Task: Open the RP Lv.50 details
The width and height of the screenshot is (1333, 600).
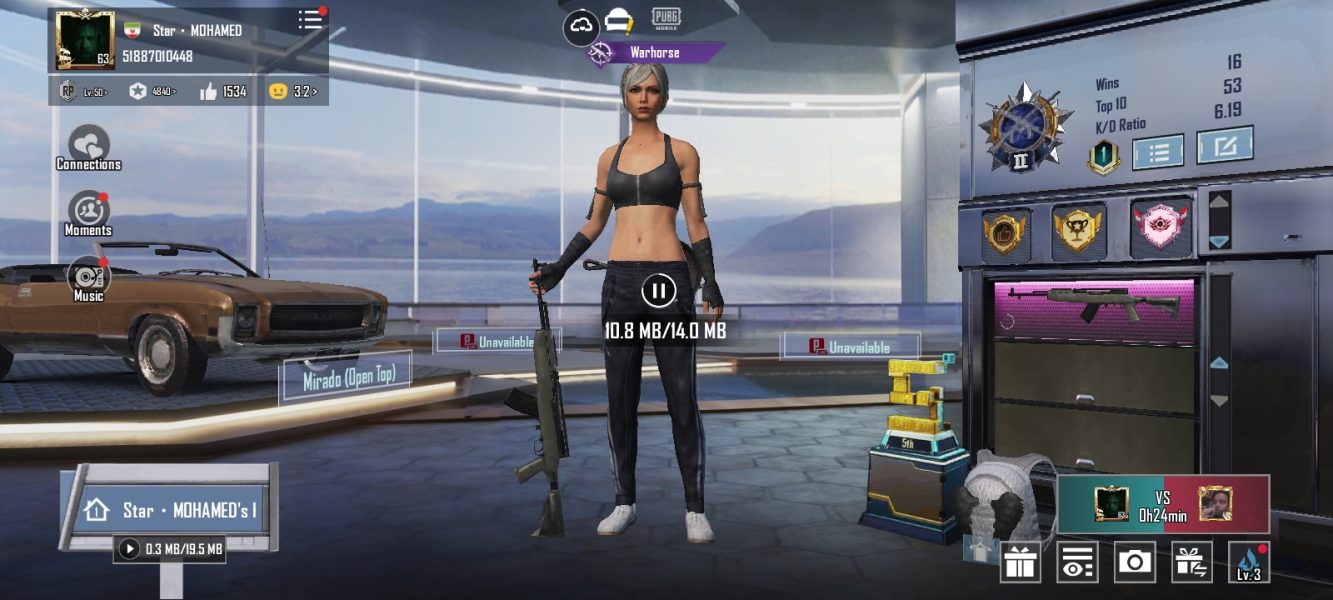Action: point(82,91)
